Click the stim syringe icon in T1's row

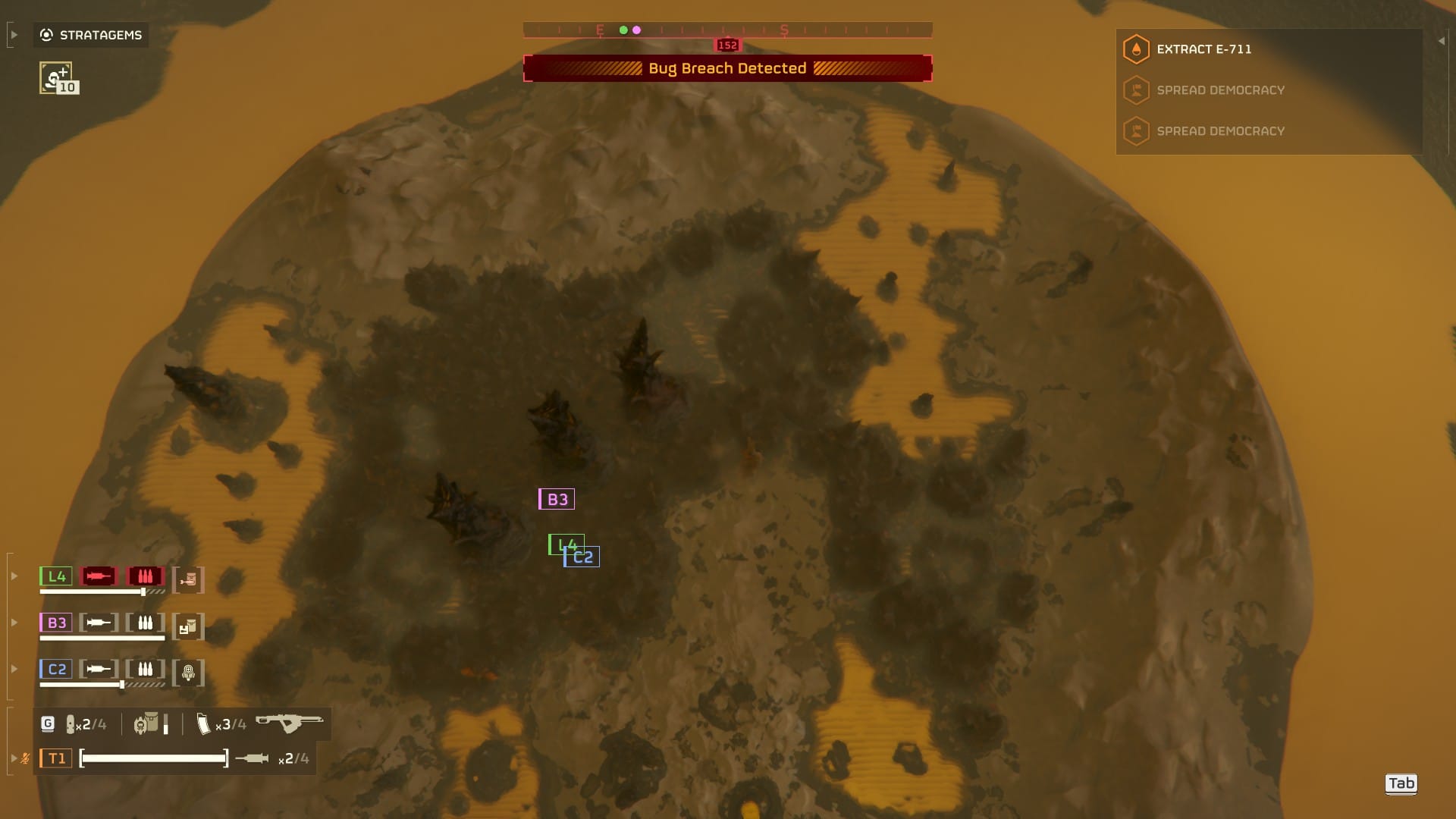pos(253,758)
